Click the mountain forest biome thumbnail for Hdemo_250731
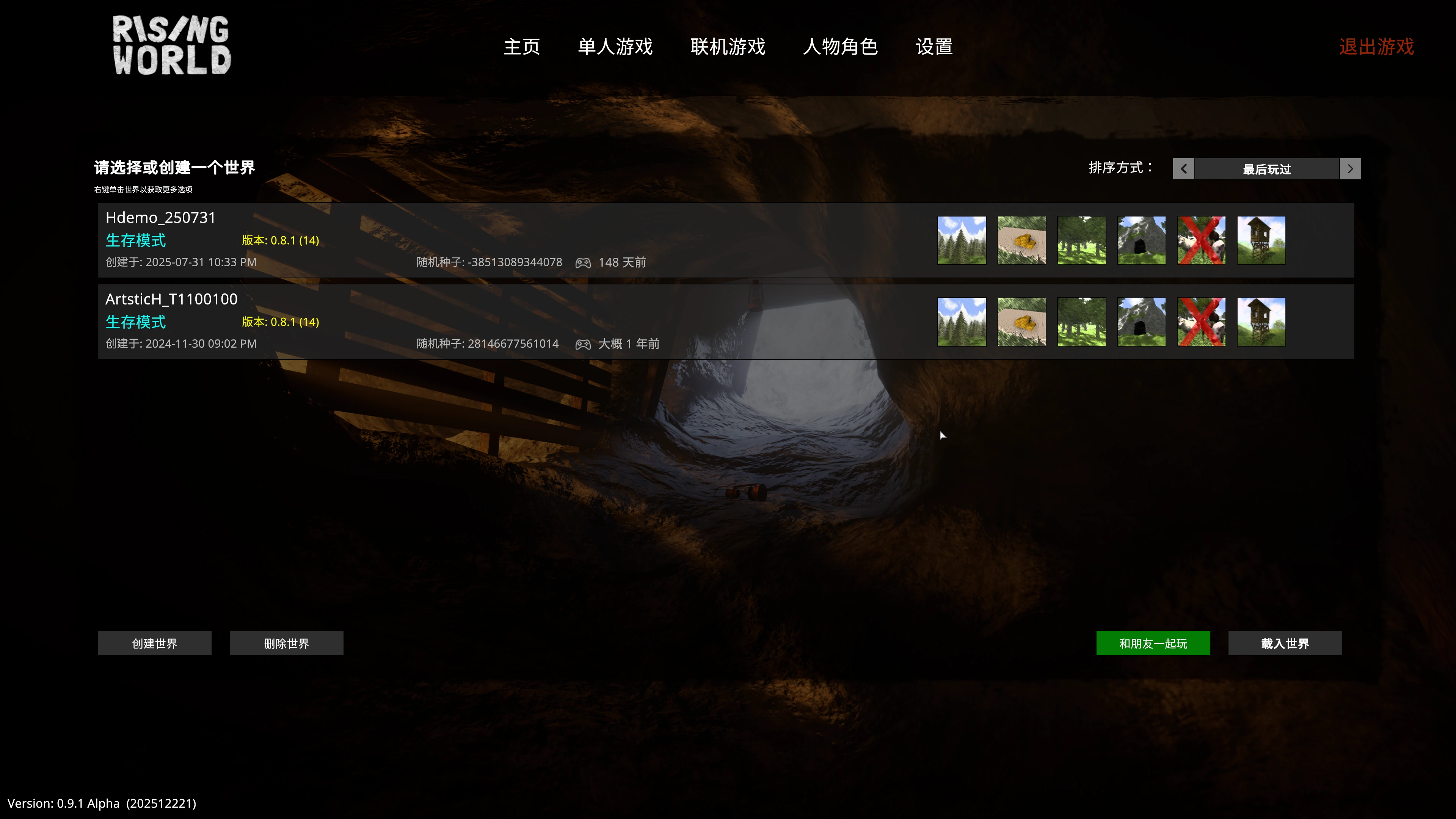Image resolution: width=1456 pixels, height=819 pixels. coord(961,240)
